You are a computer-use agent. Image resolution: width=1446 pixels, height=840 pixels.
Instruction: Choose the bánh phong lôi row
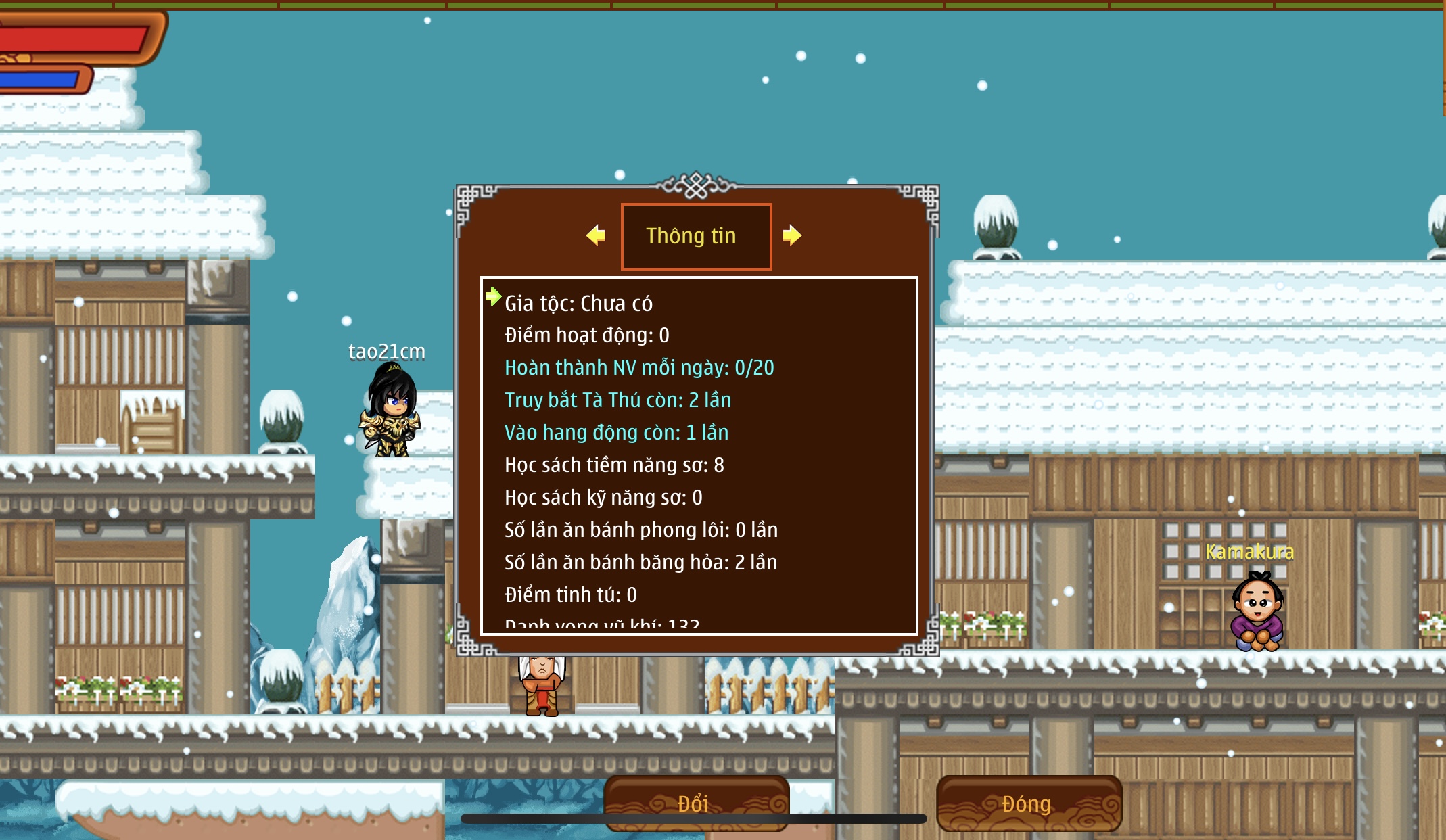coord(640,530)
